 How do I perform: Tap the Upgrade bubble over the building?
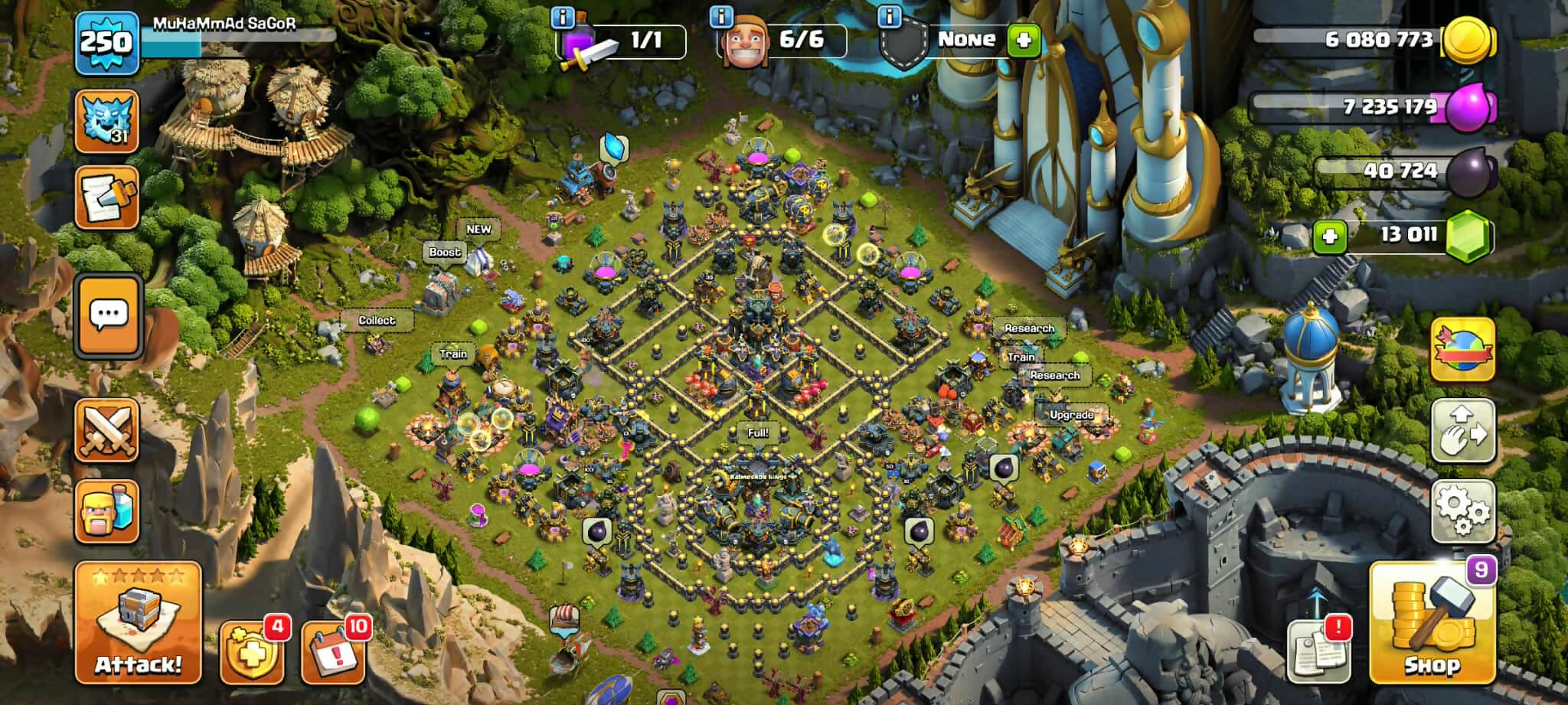point(1071,415)
